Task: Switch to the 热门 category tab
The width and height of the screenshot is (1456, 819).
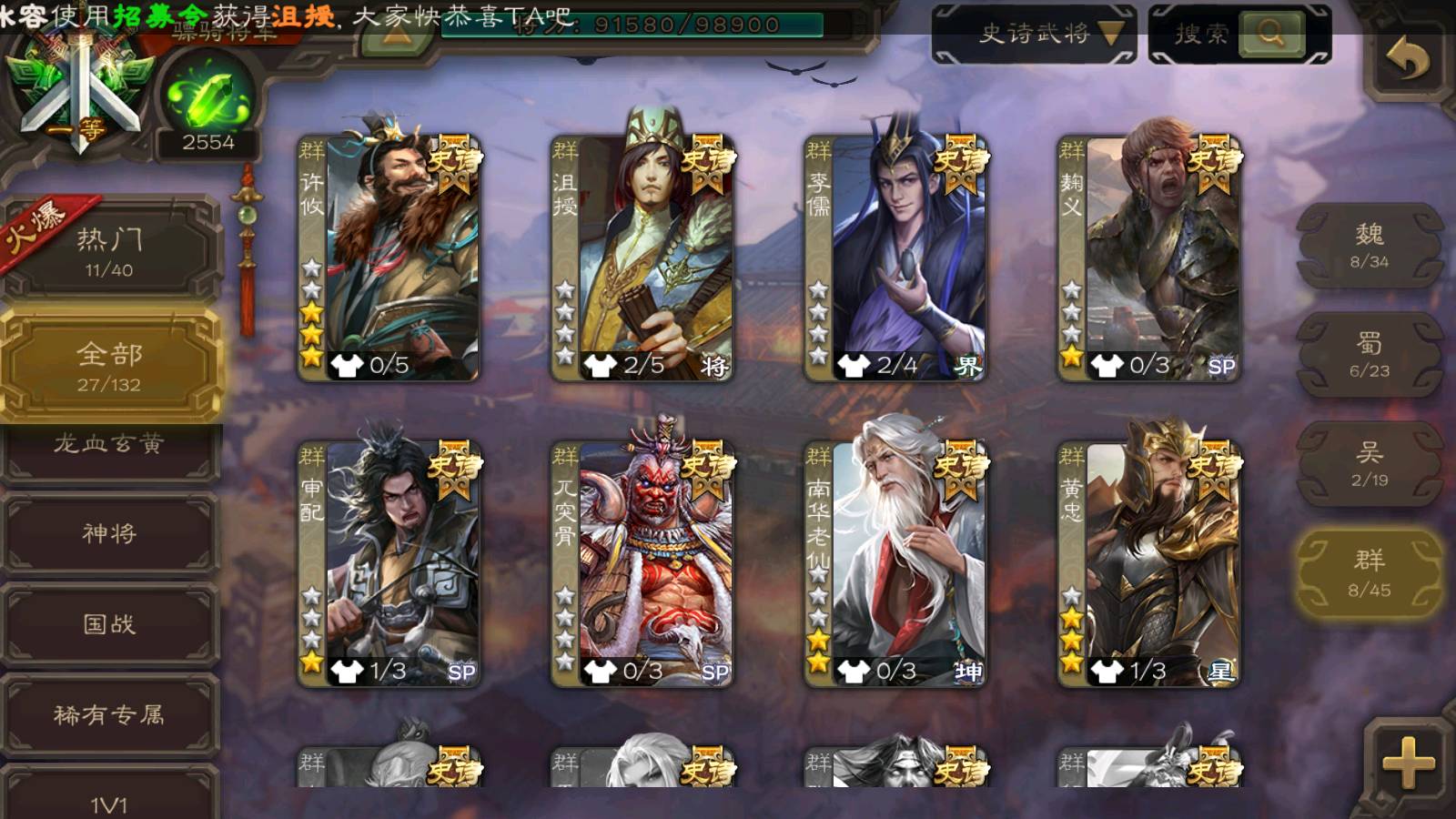Action: (x=109, y=251)
